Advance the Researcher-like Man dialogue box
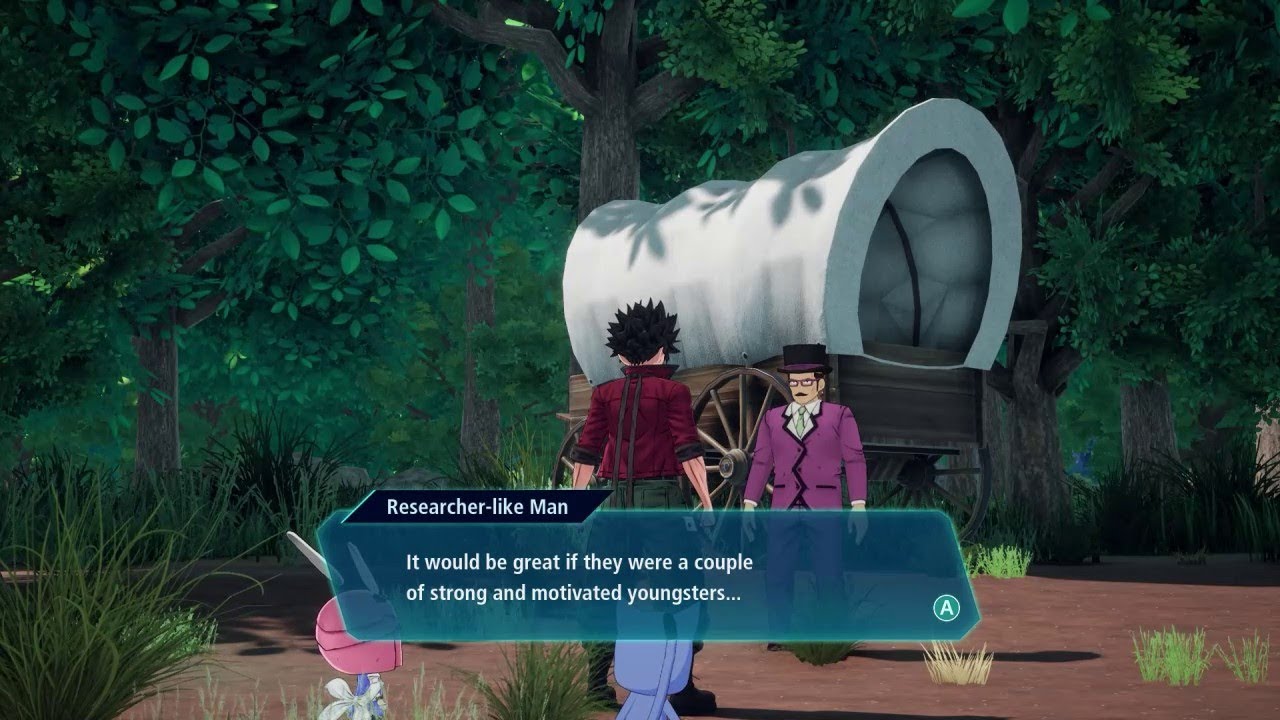 (945, 607)
